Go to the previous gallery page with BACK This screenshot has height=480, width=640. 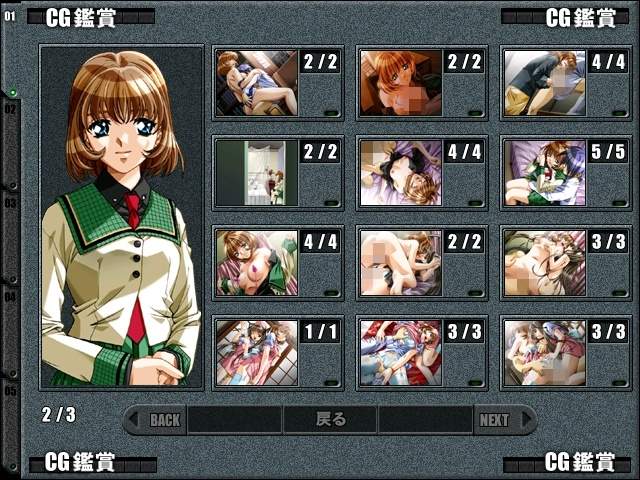click(165, 420)
